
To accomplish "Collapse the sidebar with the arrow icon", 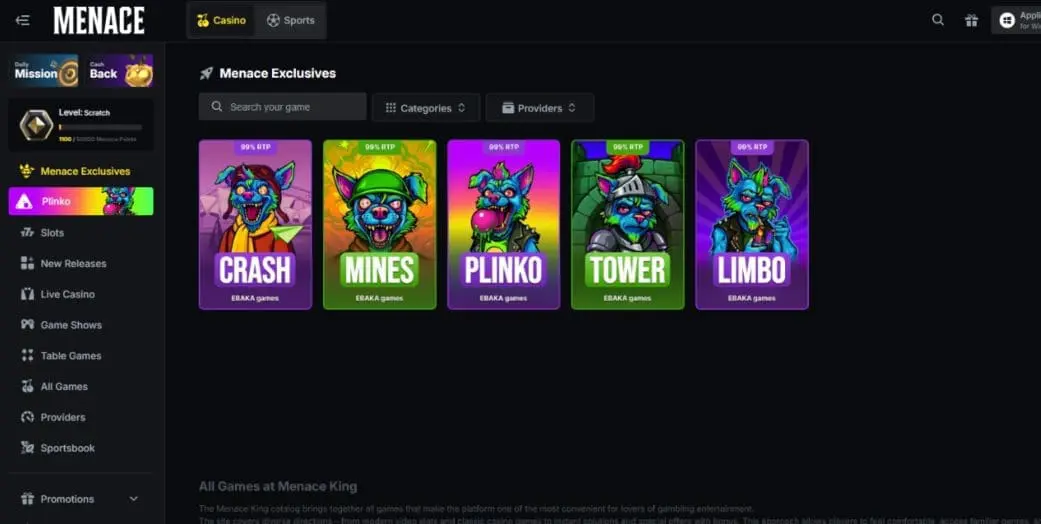I will (22, 20).
